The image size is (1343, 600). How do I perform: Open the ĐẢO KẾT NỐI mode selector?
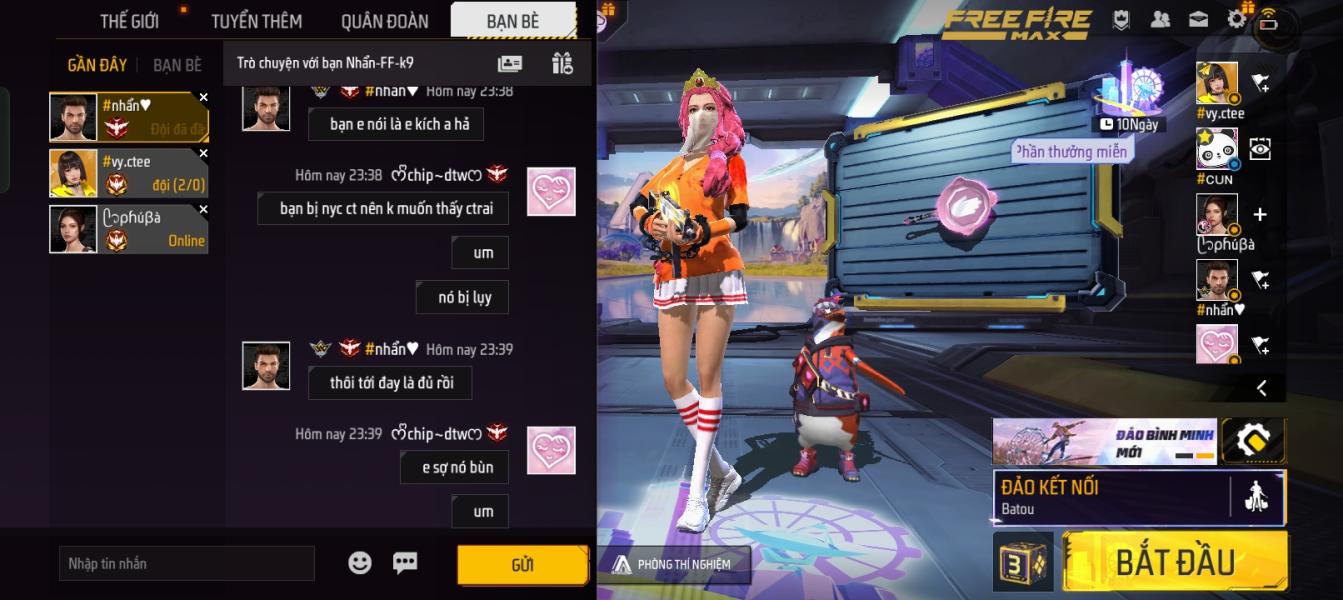[1110, 496]
